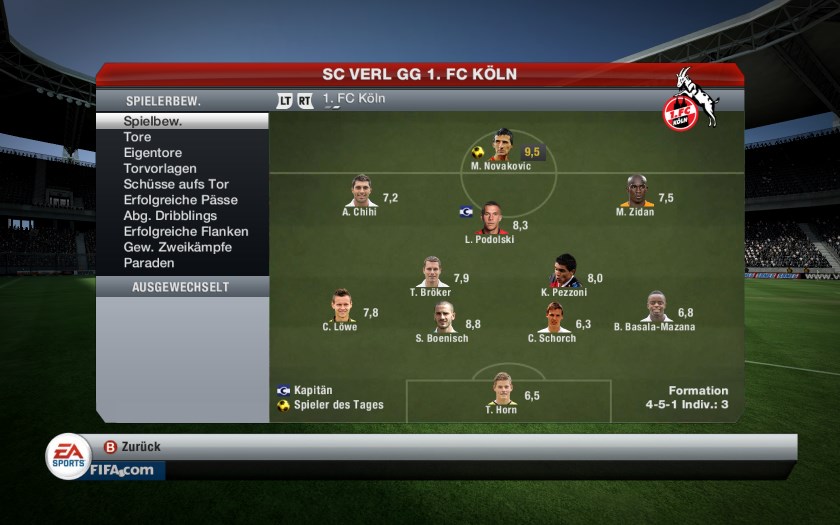Click the Zurück back button
Screen dimensions: 840x525
click(x=133, y=447)
